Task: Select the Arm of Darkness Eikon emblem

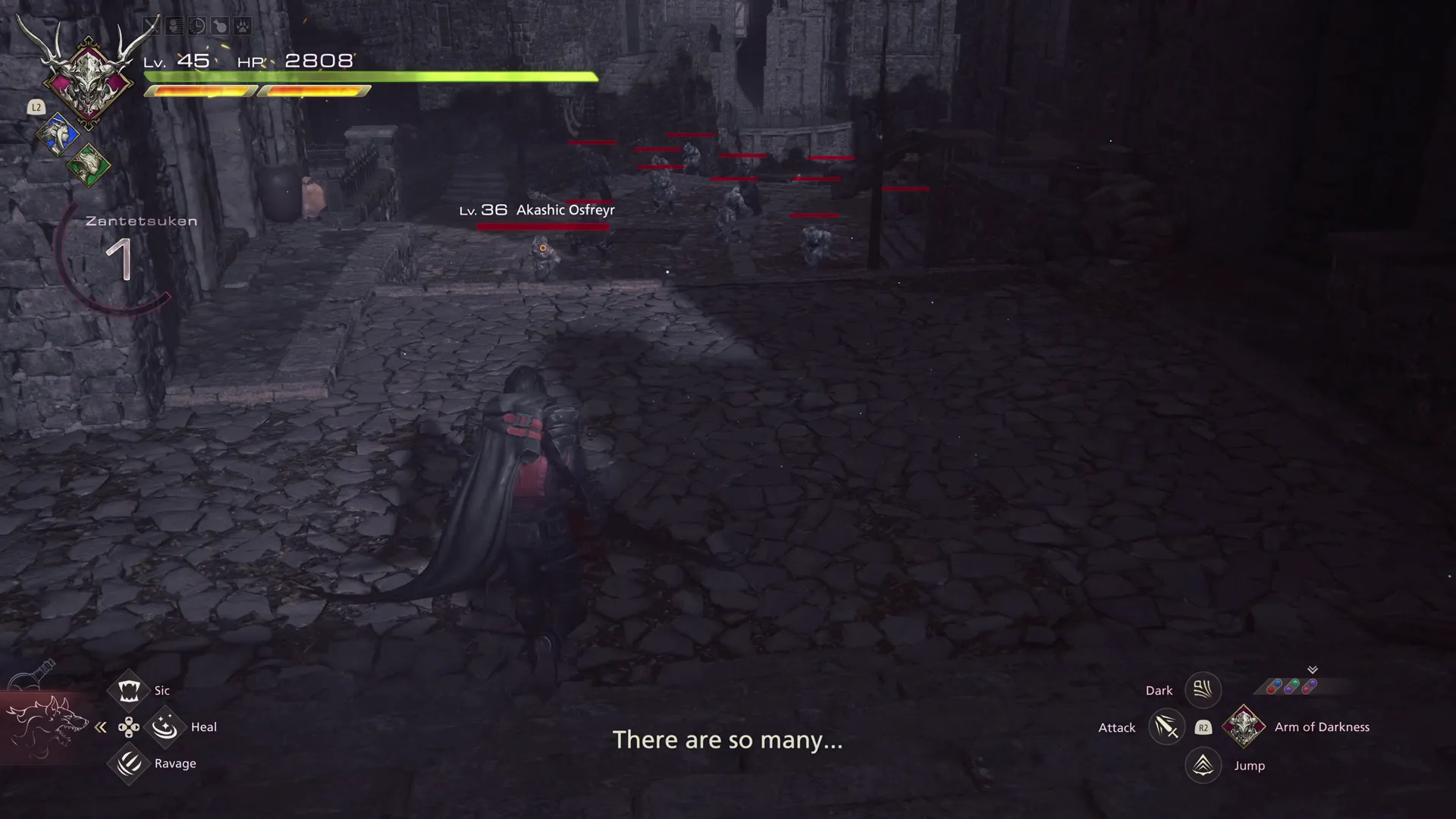Action: [1244, 726]
